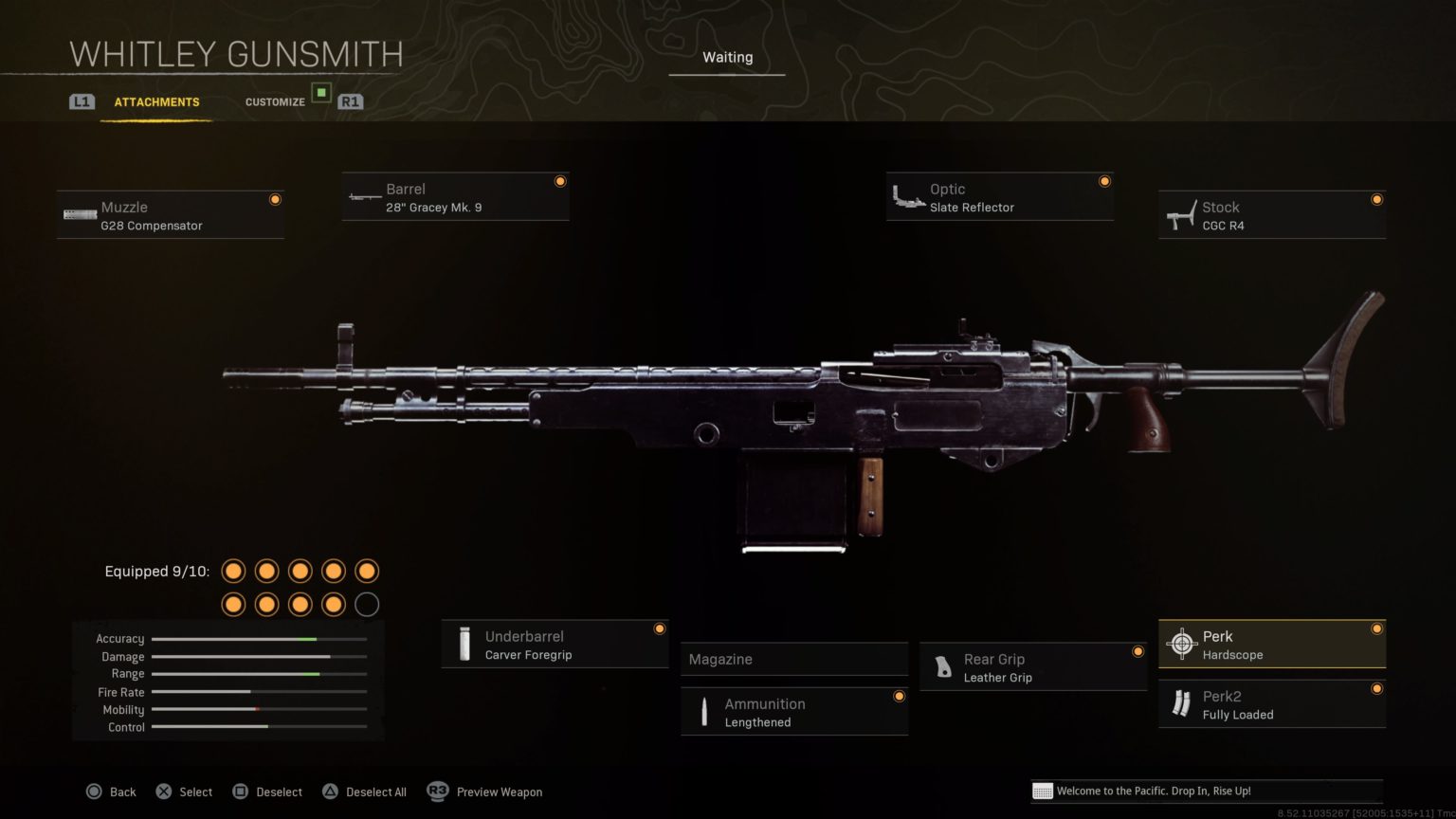Open the Ammunition Lengthened slot
This screenshot has width=1456, height=819.
pos(794,712)
